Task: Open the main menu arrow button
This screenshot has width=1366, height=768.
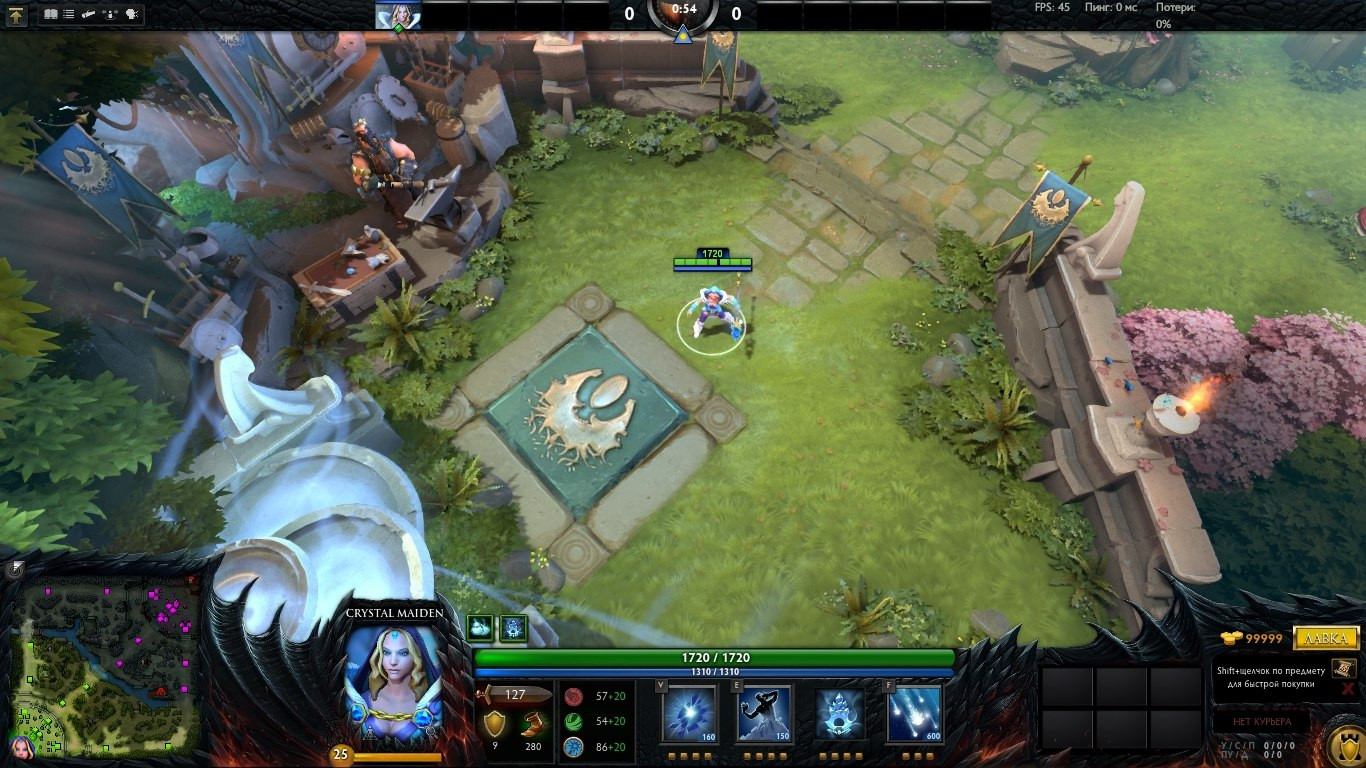Action: click(17, 15)
